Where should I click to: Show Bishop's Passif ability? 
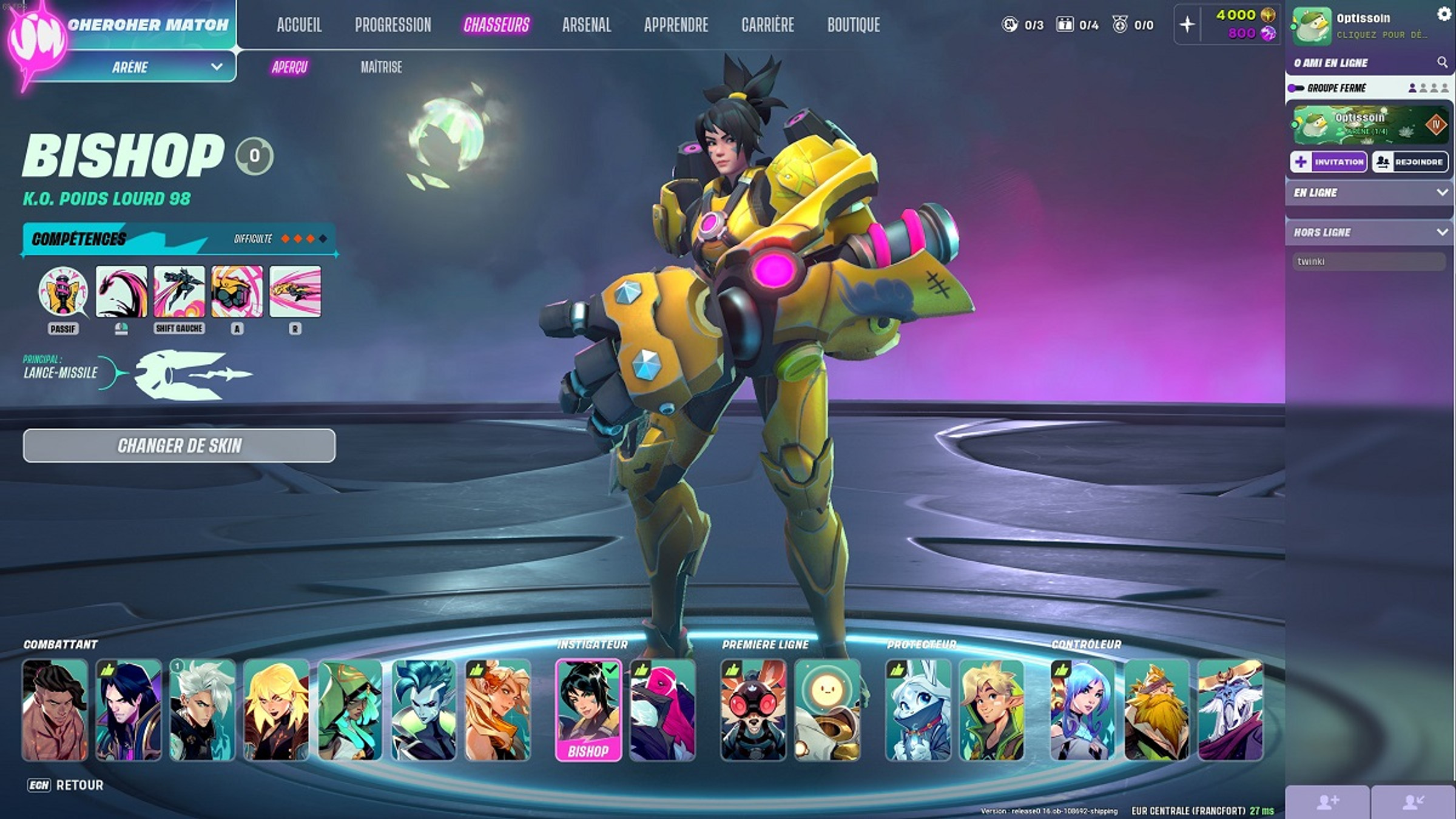tap(63, 292)
